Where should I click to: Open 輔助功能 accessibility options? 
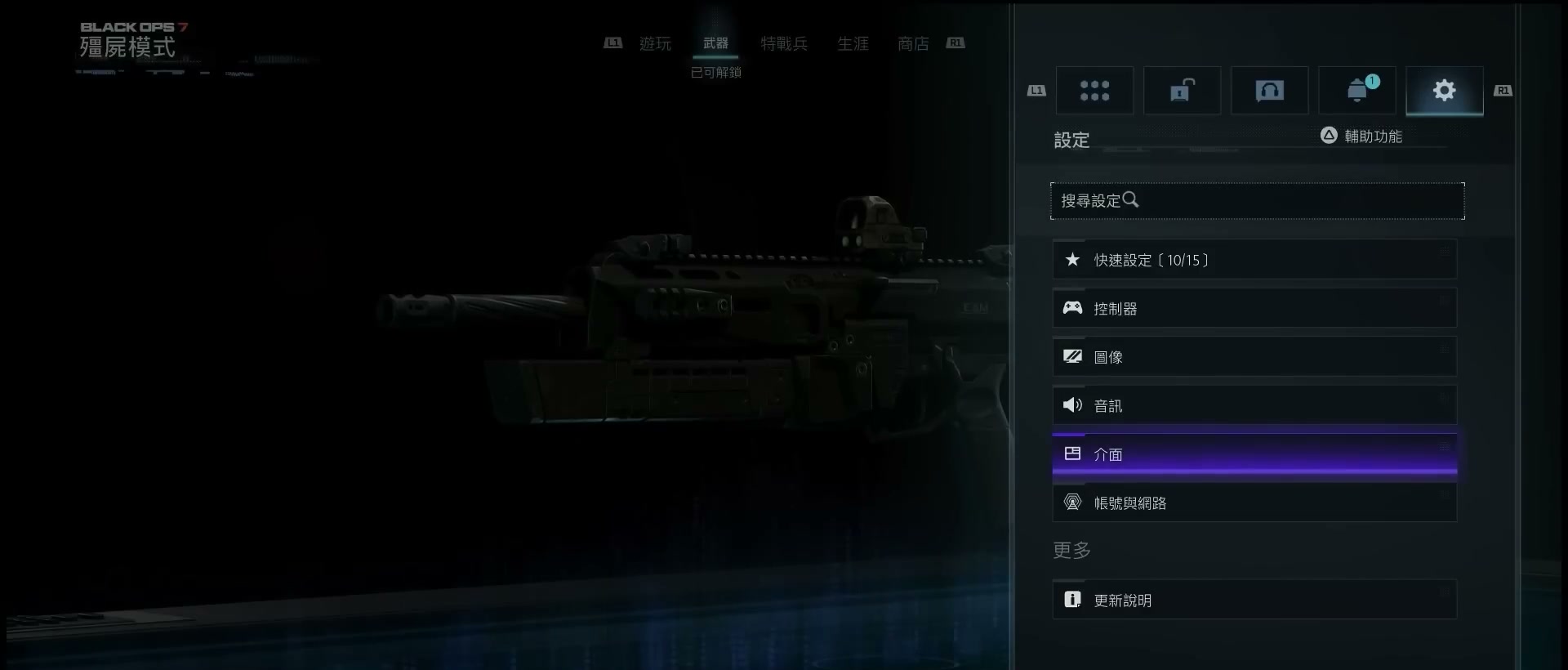click(x=1374, y=136)
